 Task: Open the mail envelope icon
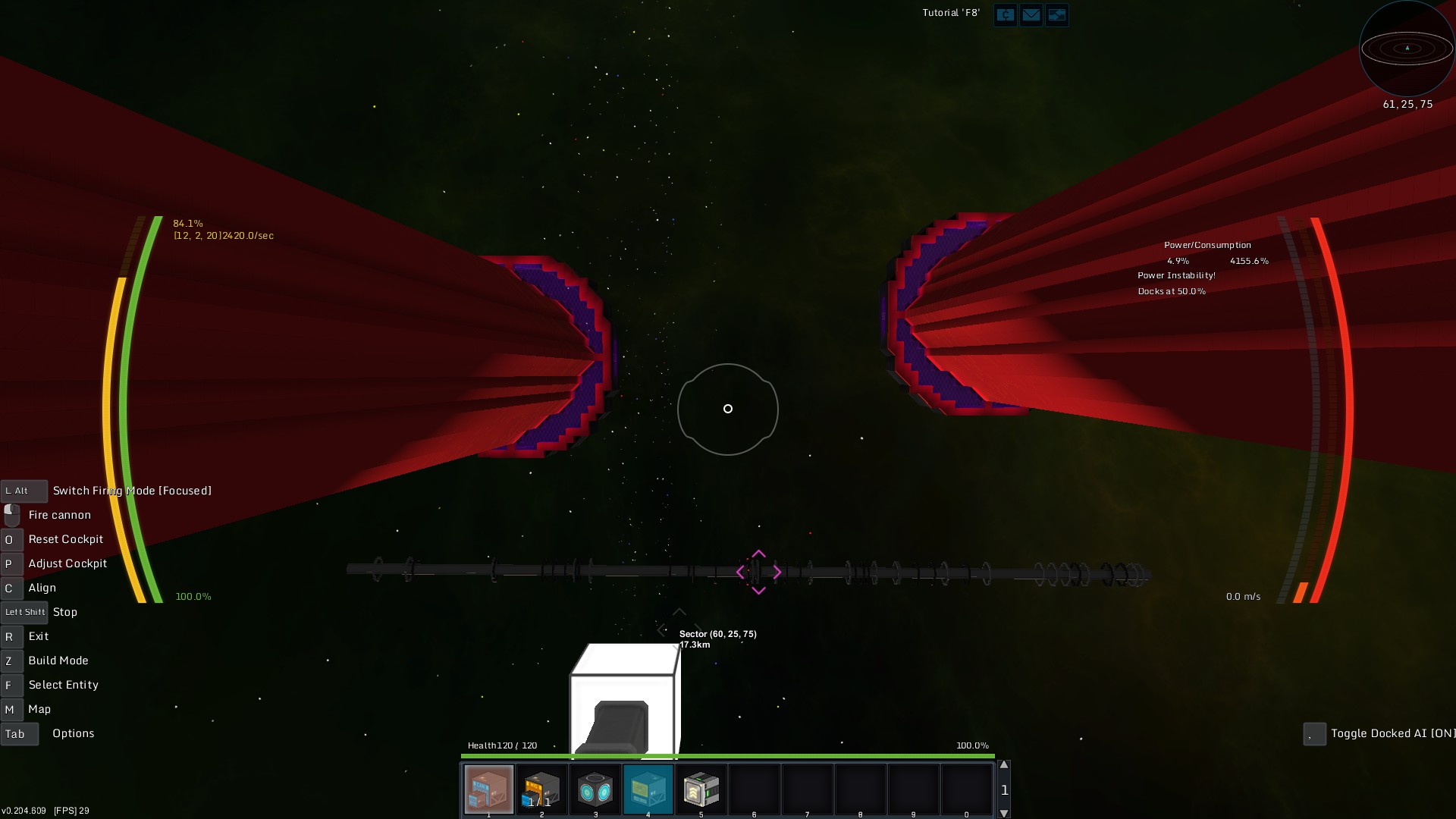click(1031, 15)
